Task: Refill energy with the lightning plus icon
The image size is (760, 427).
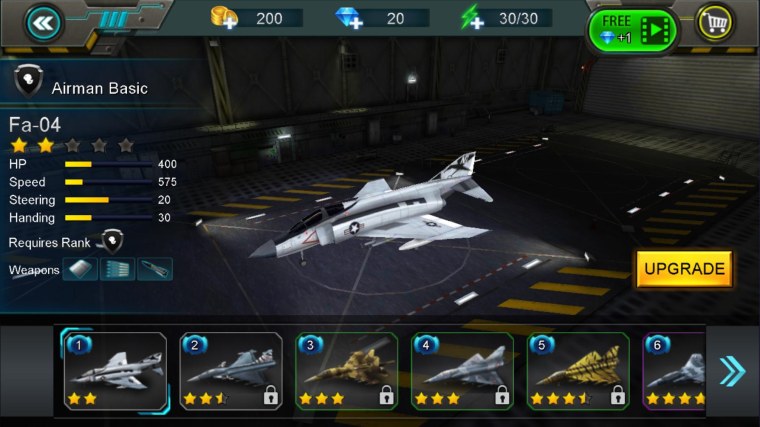Action: pyautogui.click(x=472, y=18)
